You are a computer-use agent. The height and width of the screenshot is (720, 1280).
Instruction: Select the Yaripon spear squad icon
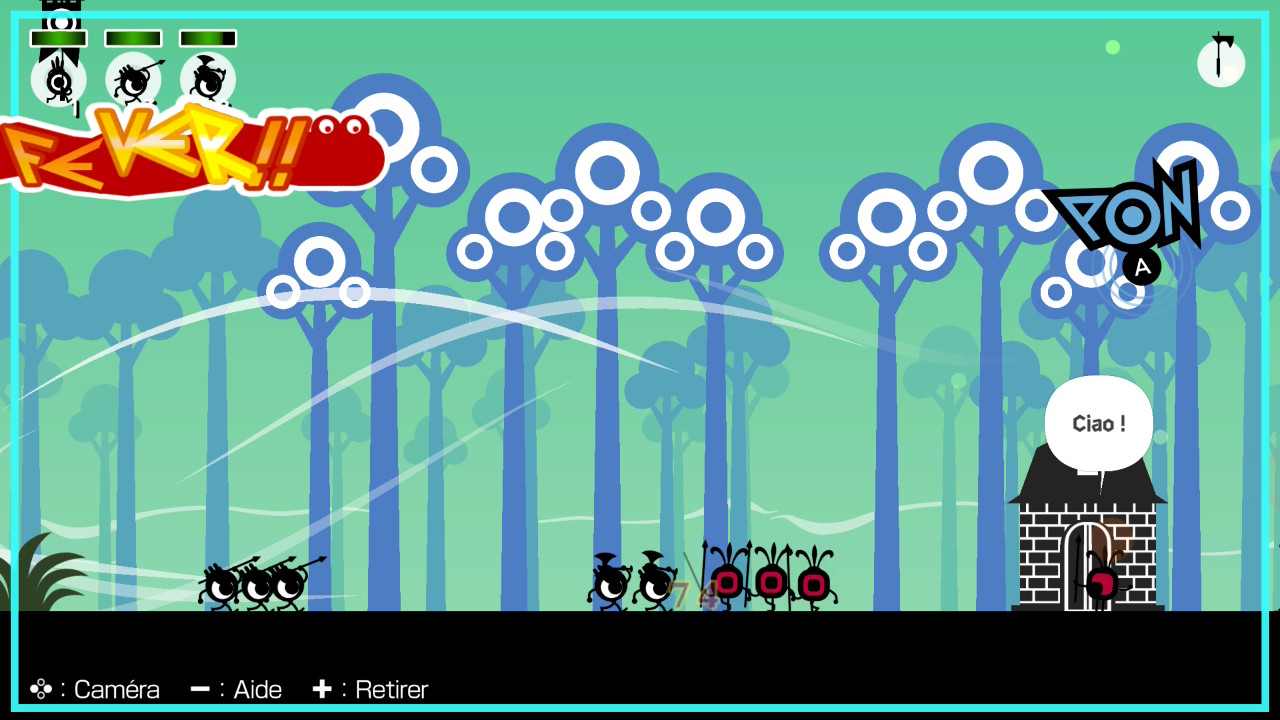[133, 79]
